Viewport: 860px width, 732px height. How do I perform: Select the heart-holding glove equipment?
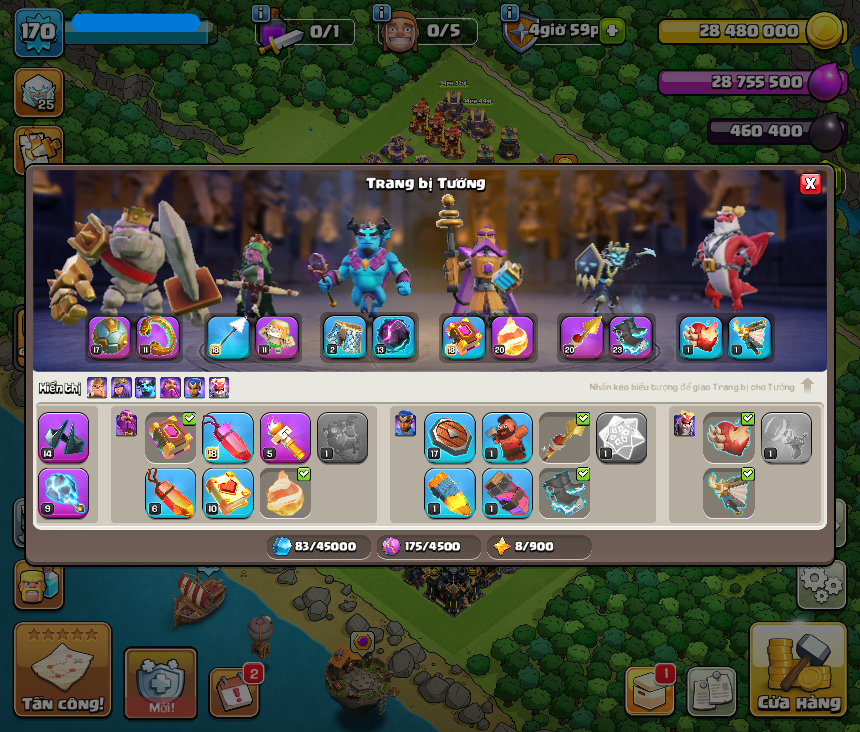tap(727, 437)
